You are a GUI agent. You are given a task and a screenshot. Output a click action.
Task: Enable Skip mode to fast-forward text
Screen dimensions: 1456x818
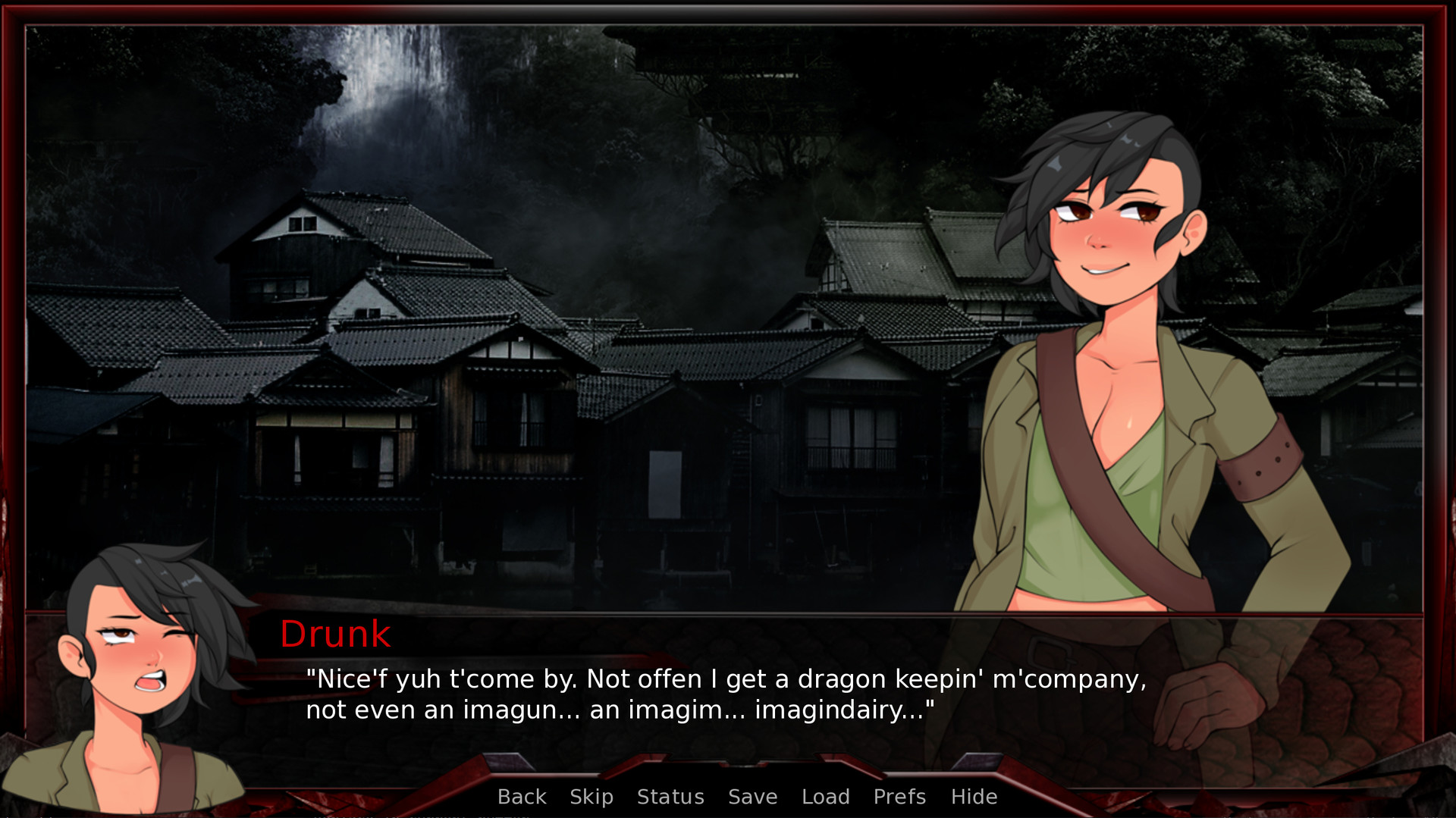tap(592, 797)
